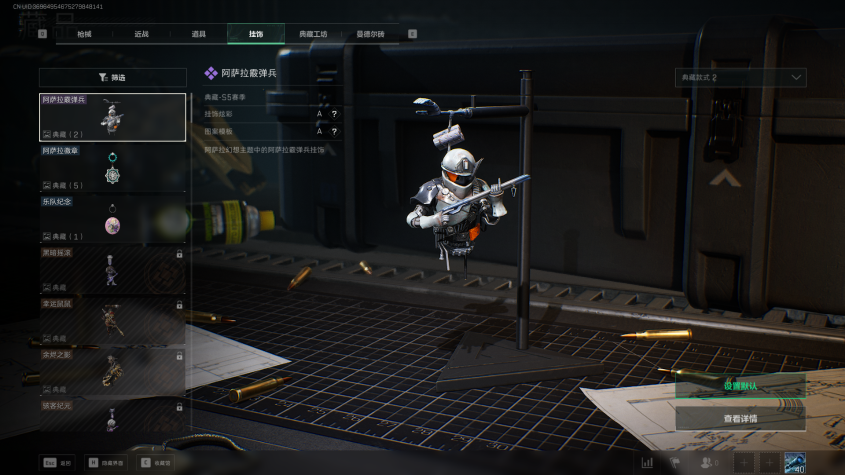Click the player avatar icon numbered 40
This screenshot has height=475, width=845.
[x=795, y=462]
